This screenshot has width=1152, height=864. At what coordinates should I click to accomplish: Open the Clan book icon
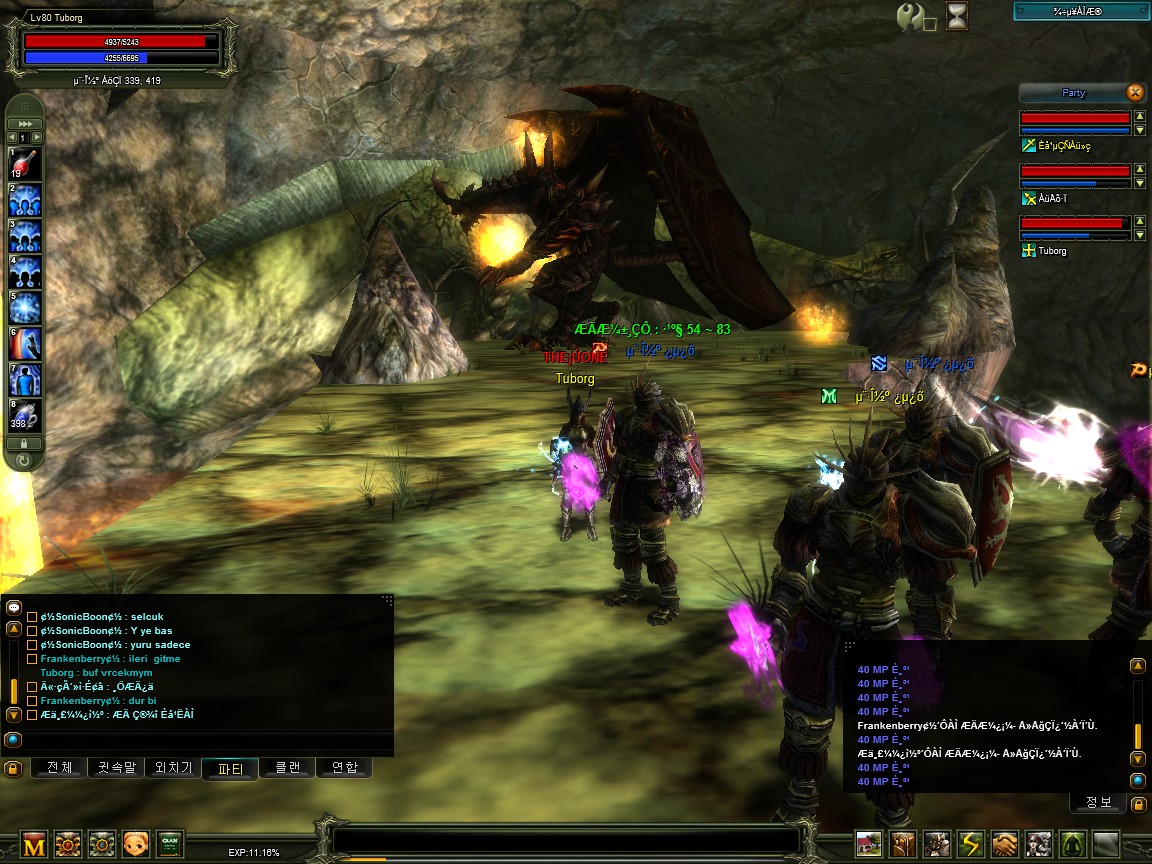tap(170, 844)
